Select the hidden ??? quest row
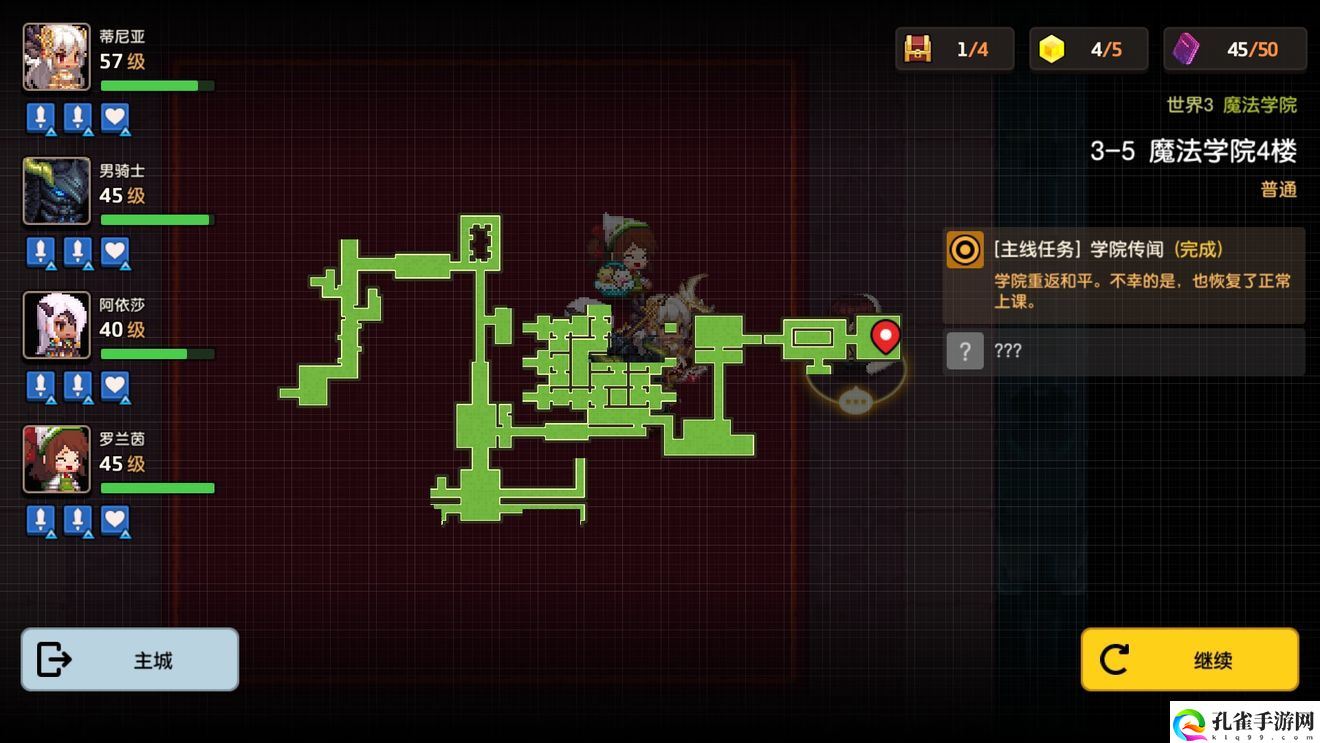This screenshot has width=1320, height=743. [x=1124, y=351]
